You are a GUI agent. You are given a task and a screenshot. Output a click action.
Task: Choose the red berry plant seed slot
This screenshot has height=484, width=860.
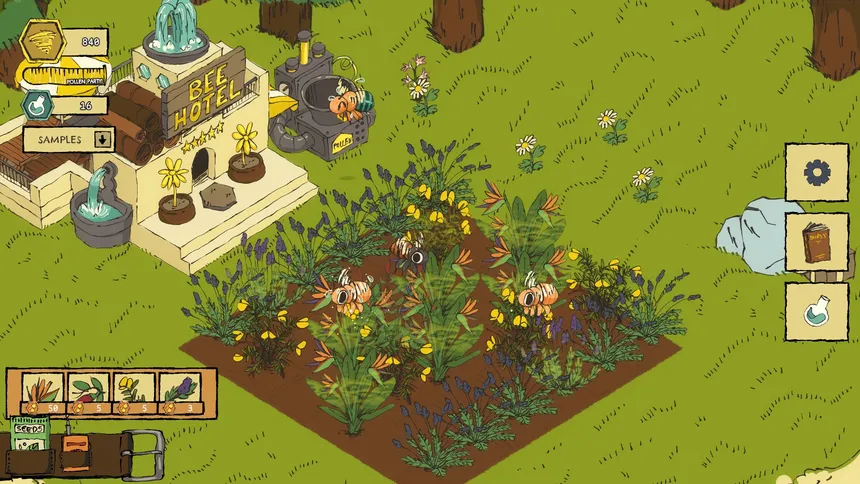click(87, 391)
